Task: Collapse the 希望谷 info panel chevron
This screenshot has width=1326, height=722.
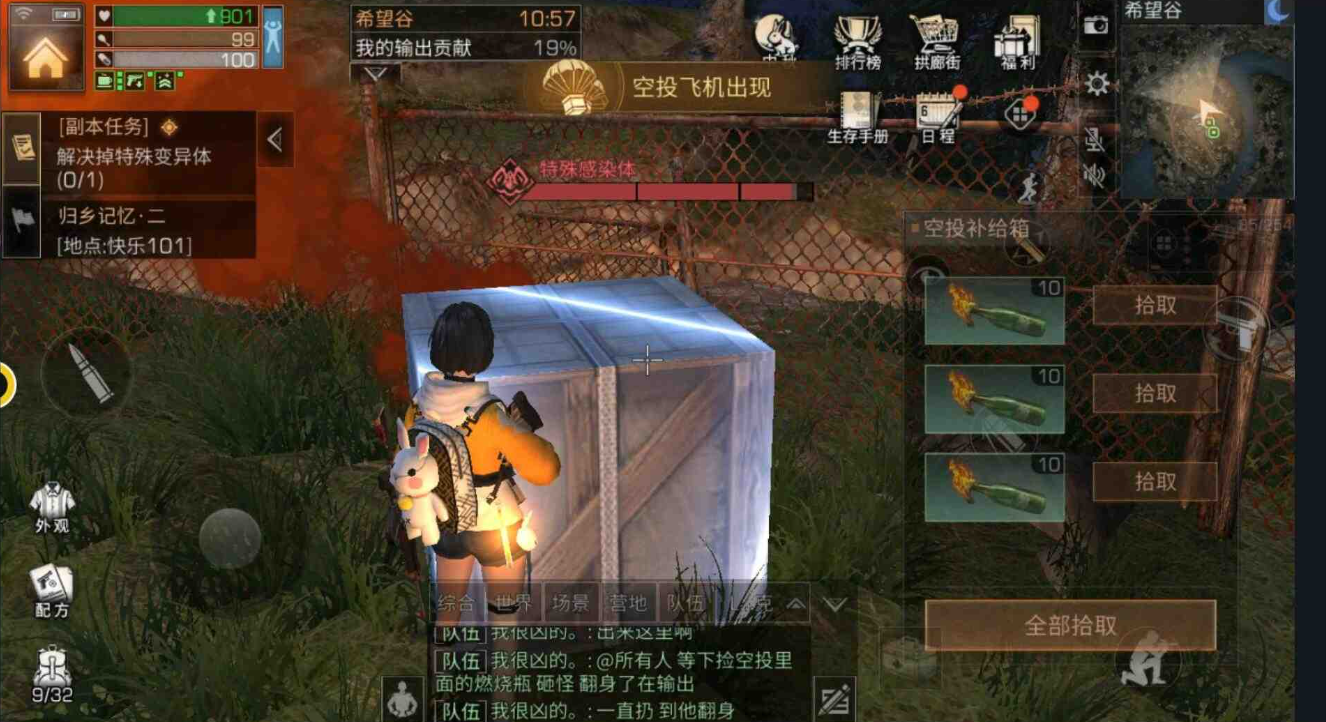Action: [378, 74]
